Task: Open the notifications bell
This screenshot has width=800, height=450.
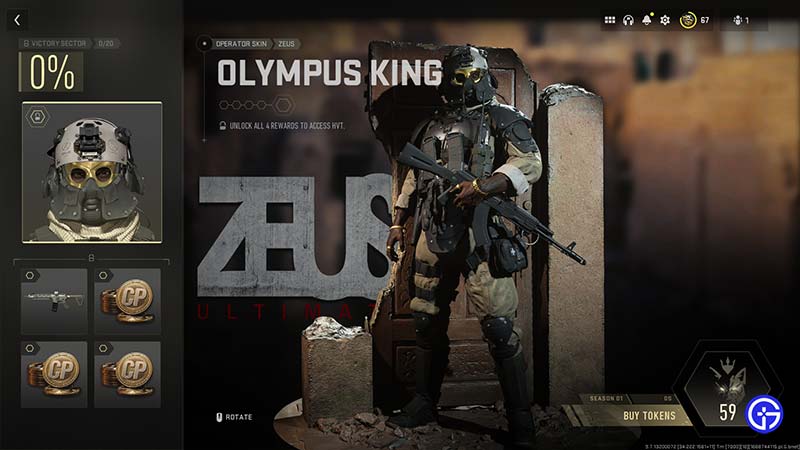Action: tap(647, 20)
